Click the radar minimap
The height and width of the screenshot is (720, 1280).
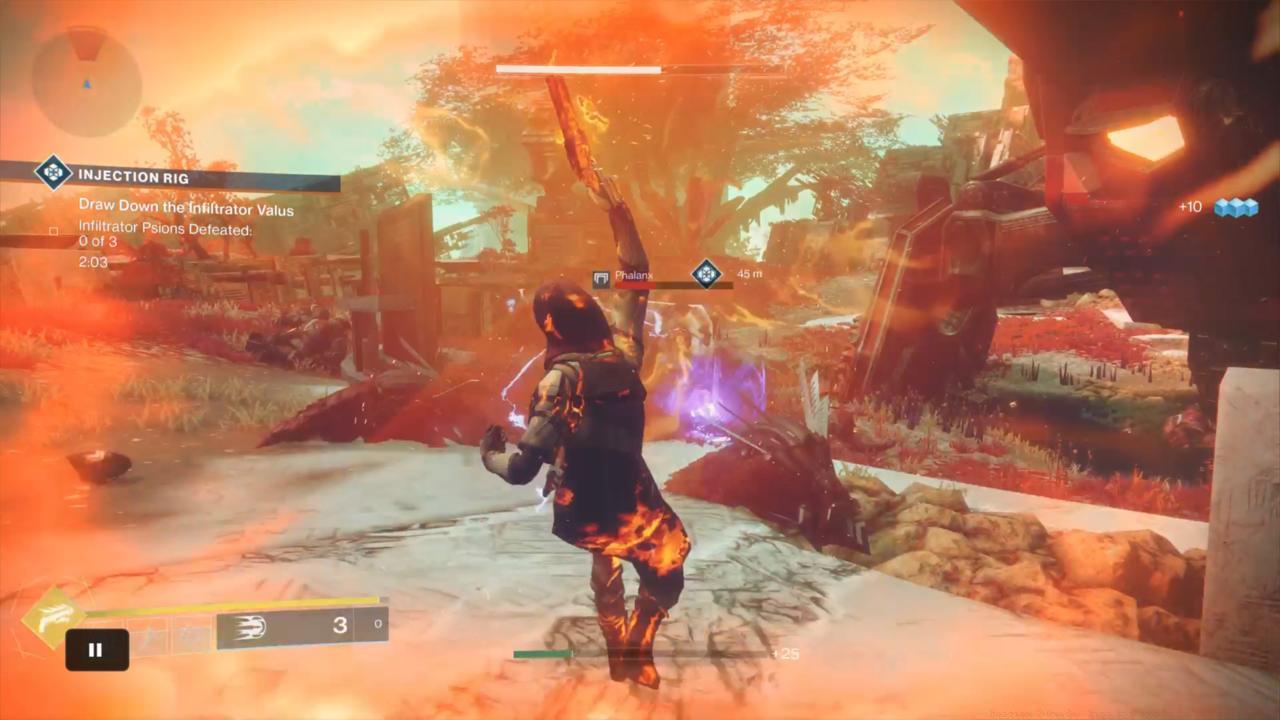tap(86, 81)
